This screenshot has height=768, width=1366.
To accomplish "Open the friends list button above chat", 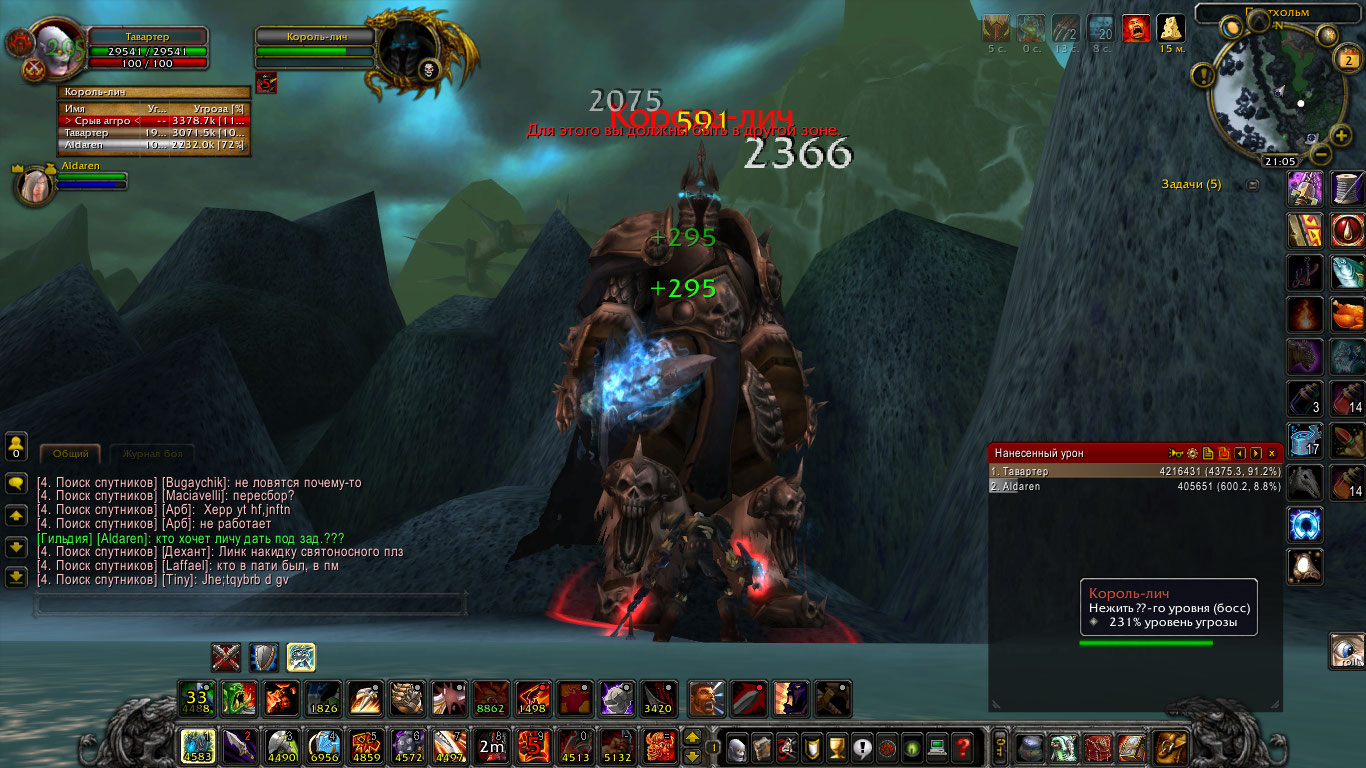I will [x=16, y=445].
